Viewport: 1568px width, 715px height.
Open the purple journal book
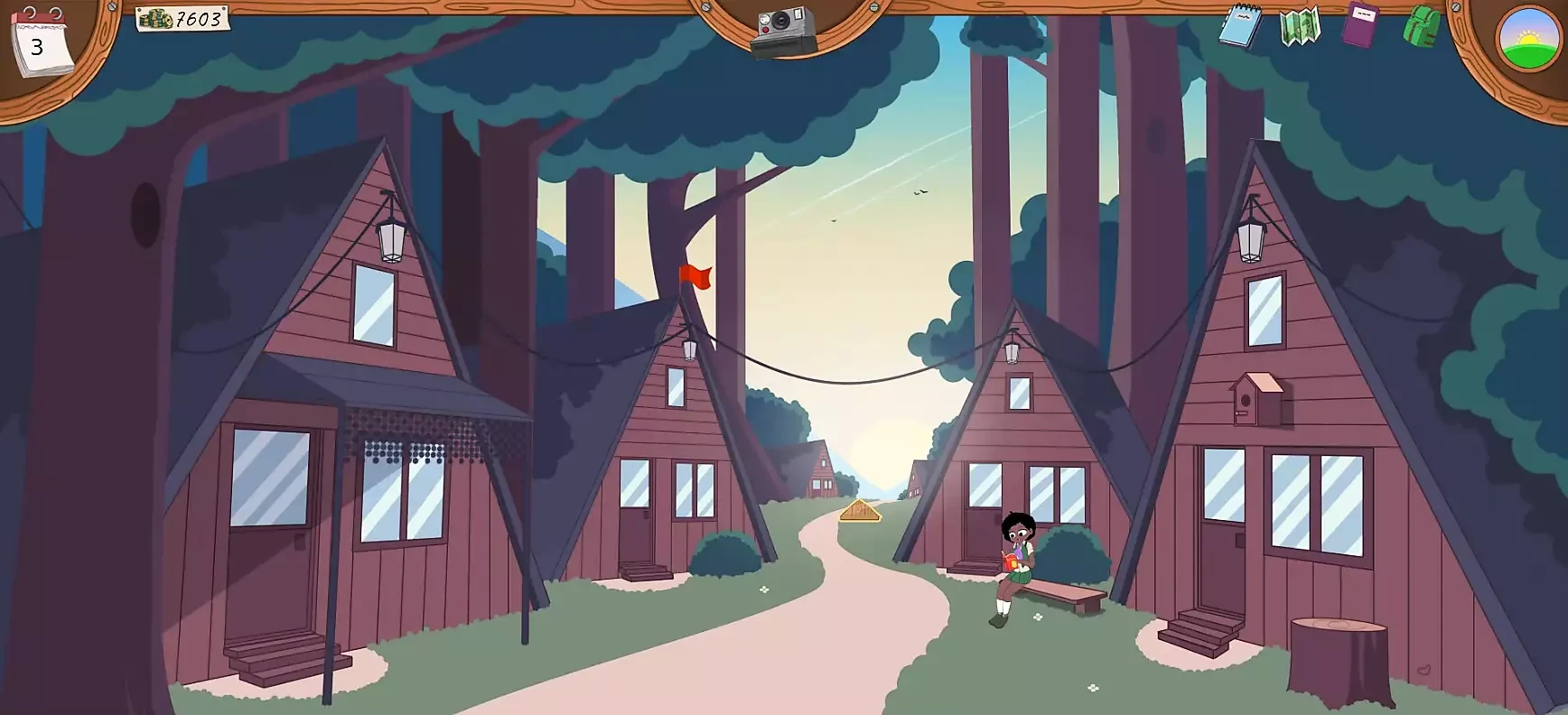(1360, 24)
